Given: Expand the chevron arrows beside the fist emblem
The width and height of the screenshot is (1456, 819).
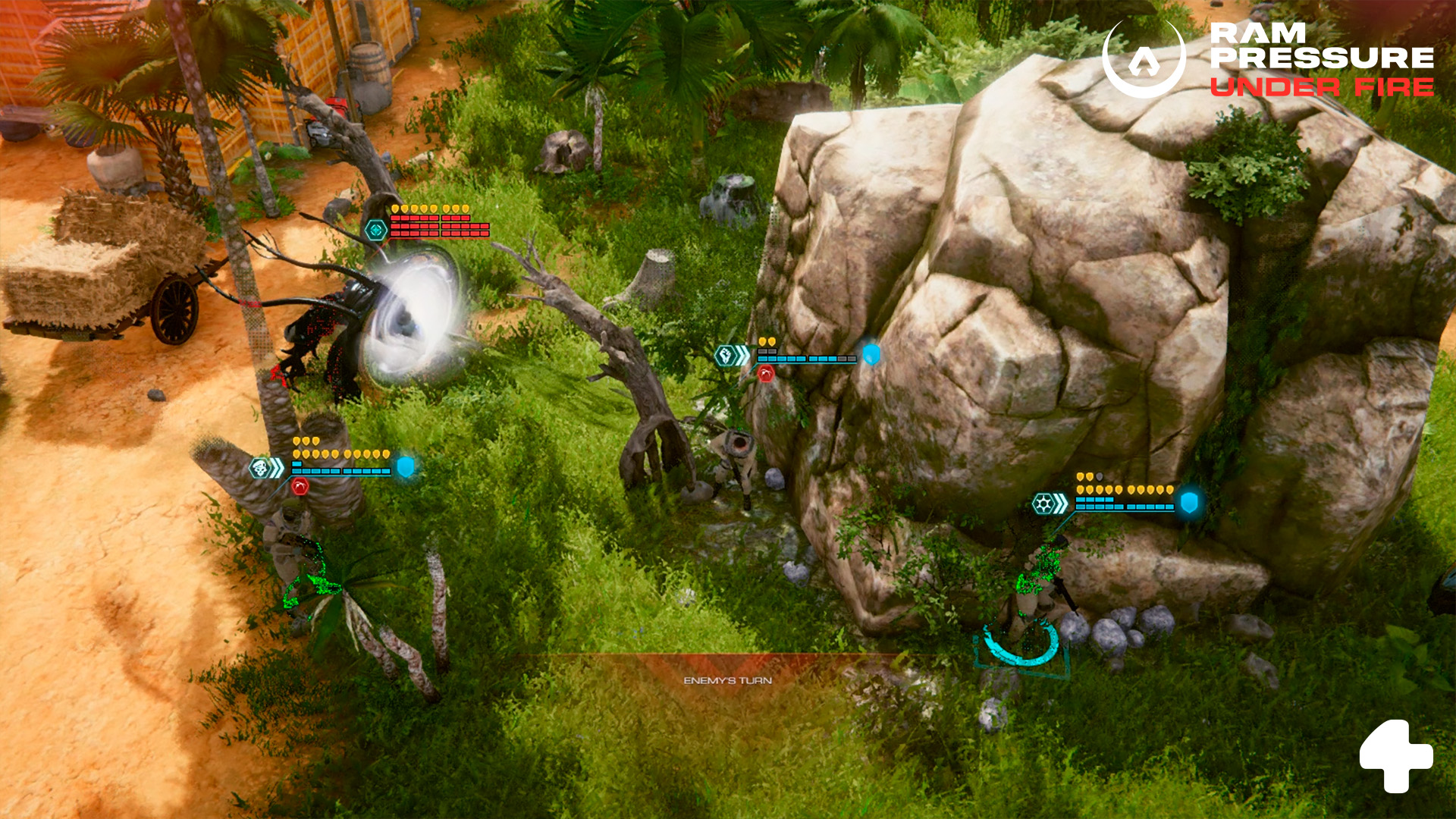Looking at the screenshot, I should 742,355.
